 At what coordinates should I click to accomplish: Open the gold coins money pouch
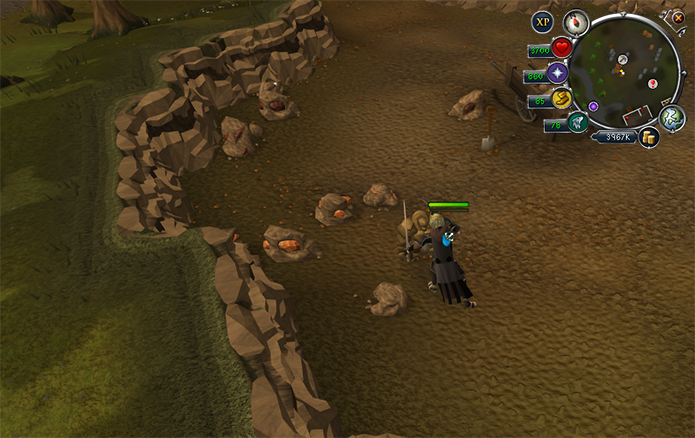click(649, 138)
